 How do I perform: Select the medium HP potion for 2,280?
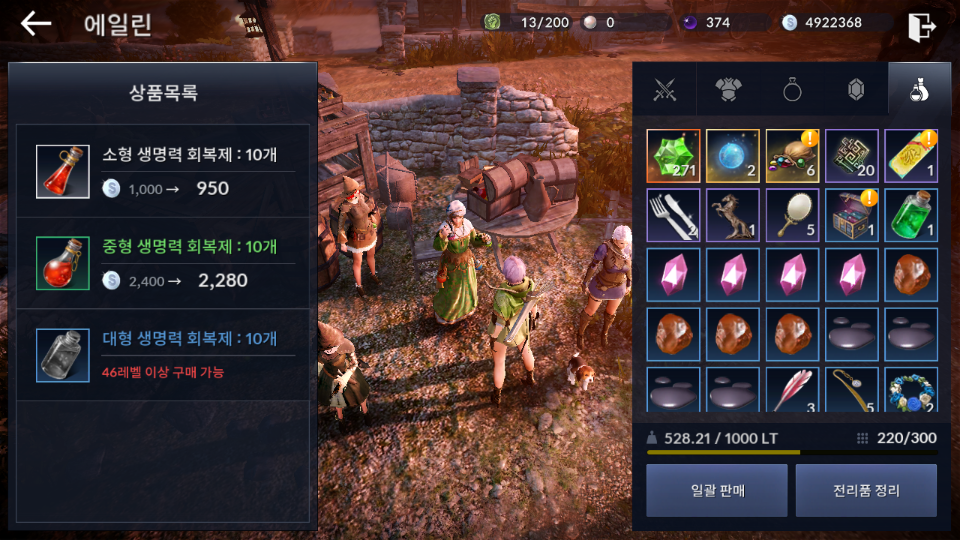[167, 263]
